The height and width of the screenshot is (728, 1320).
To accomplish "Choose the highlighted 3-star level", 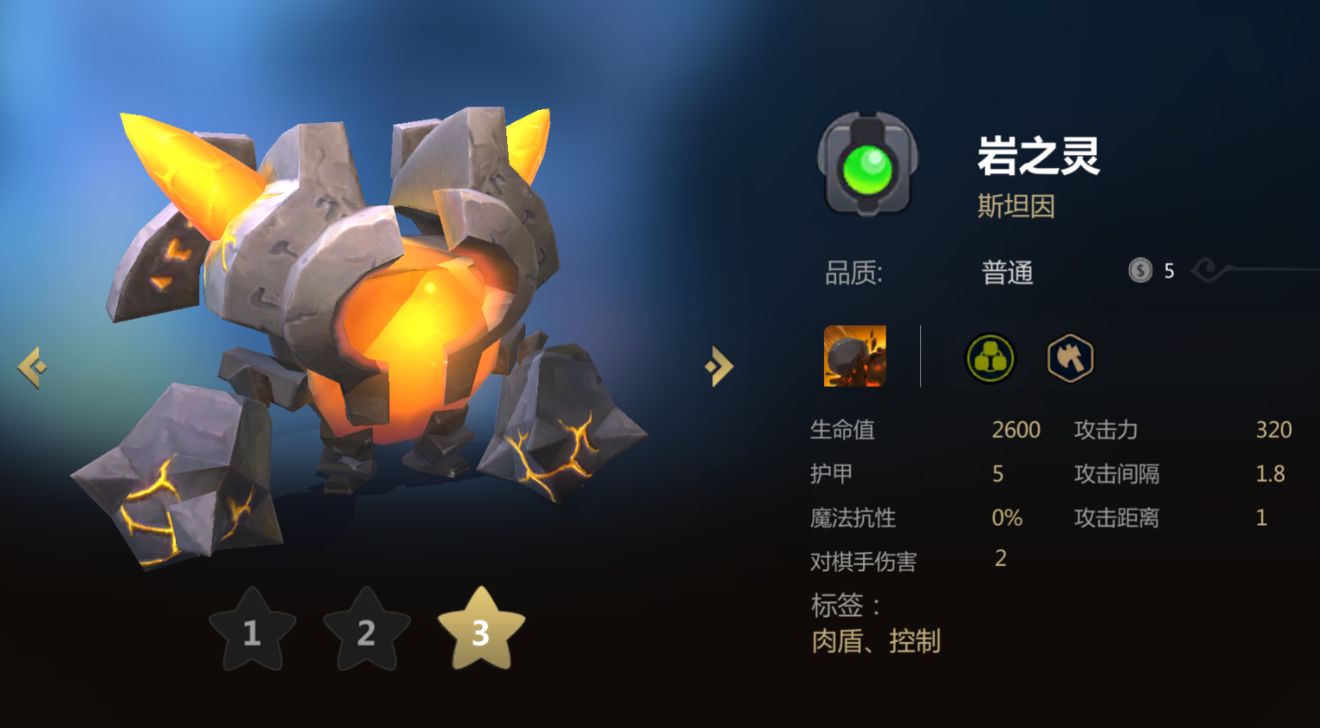I will [481, 631].
